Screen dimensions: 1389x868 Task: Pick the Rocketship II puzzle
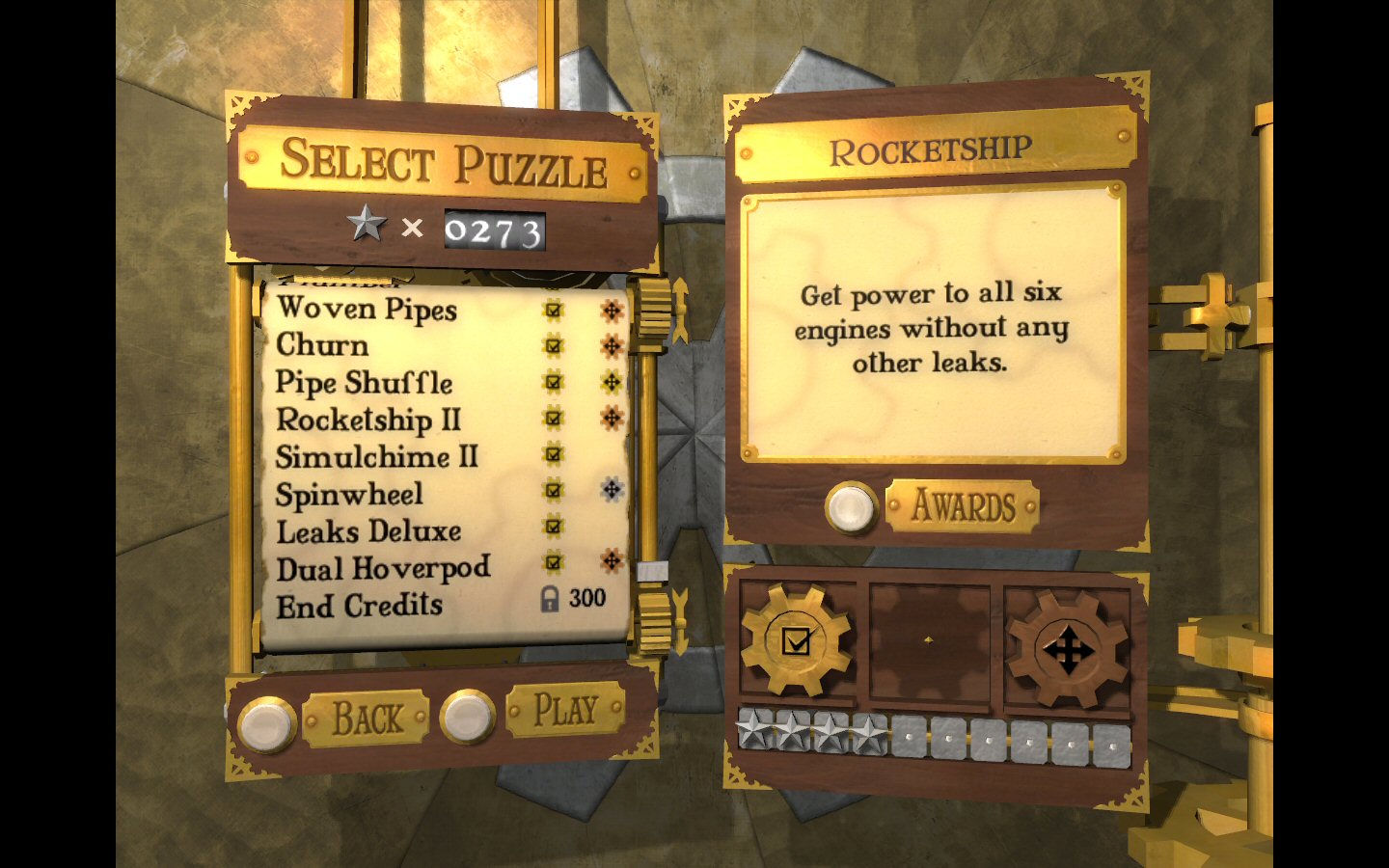click(x=368, y=420)
